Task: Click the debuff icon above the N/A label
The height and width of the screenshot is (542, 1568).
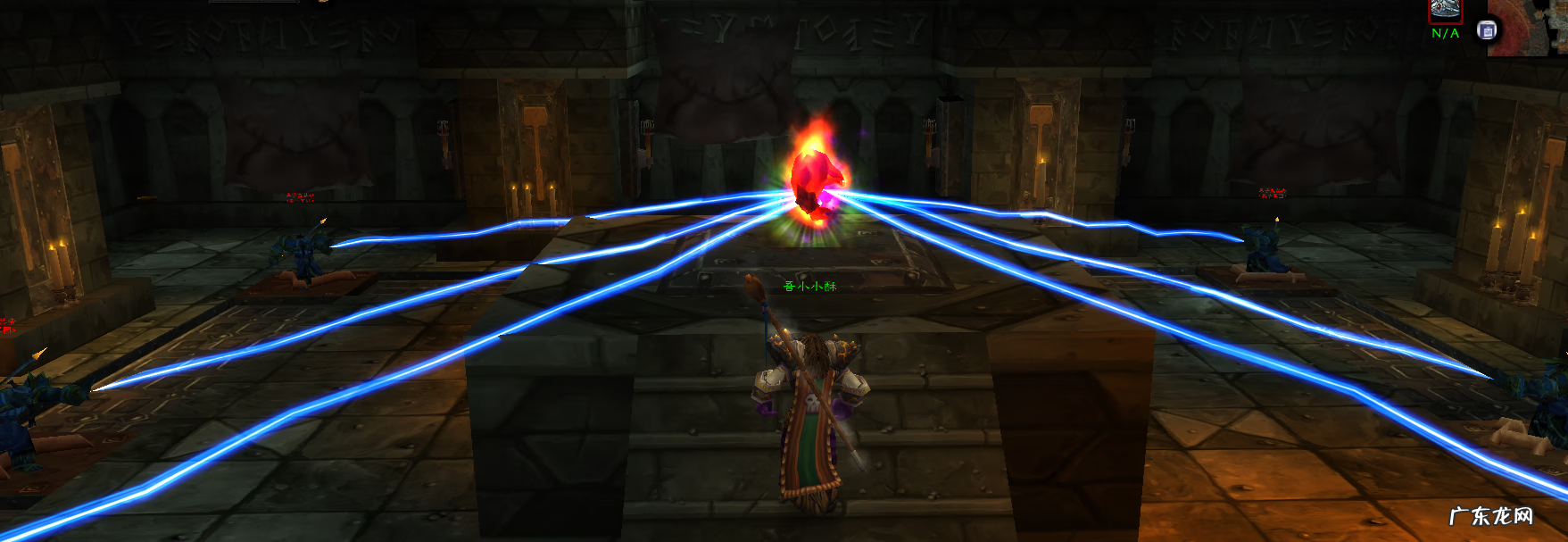Action: [1445, 11]
